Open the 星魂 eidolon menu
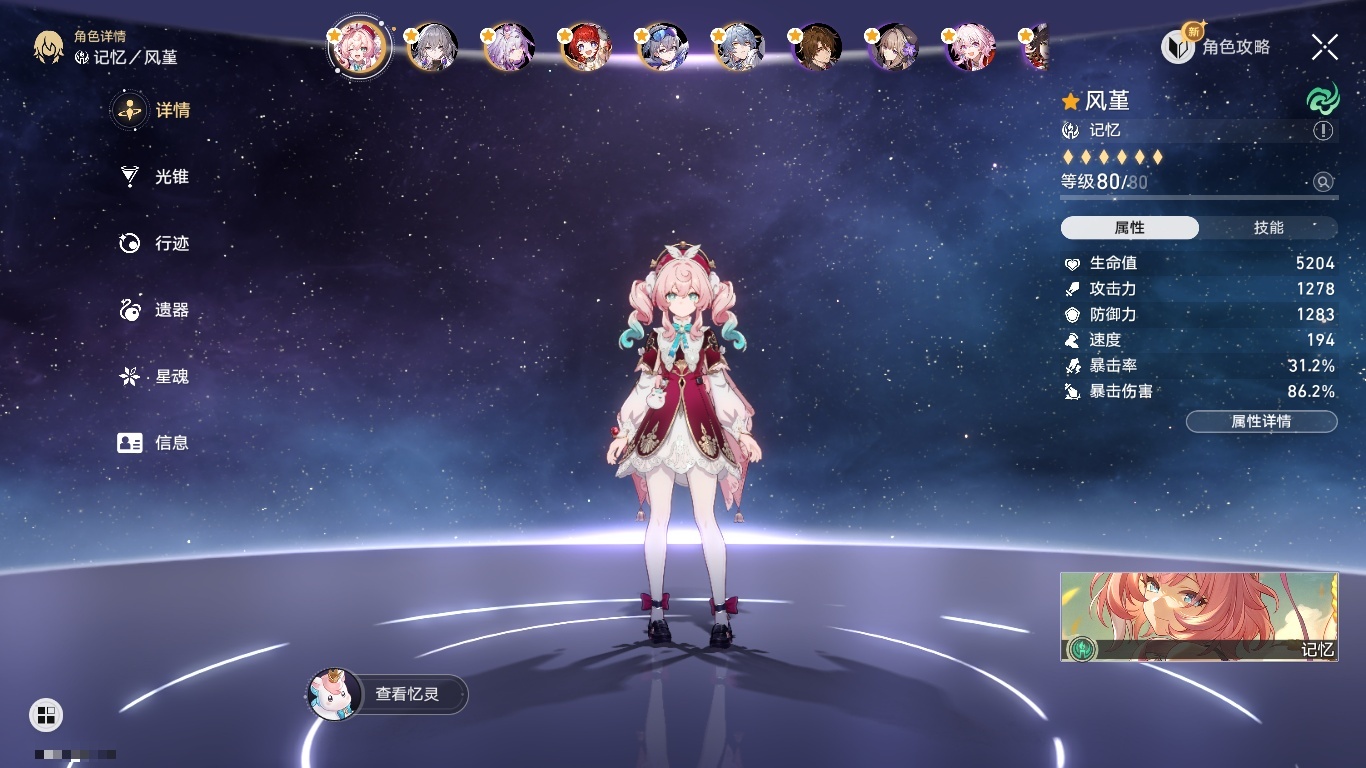The height and width of the screenshot is (768, 1366). pos(153,376)
